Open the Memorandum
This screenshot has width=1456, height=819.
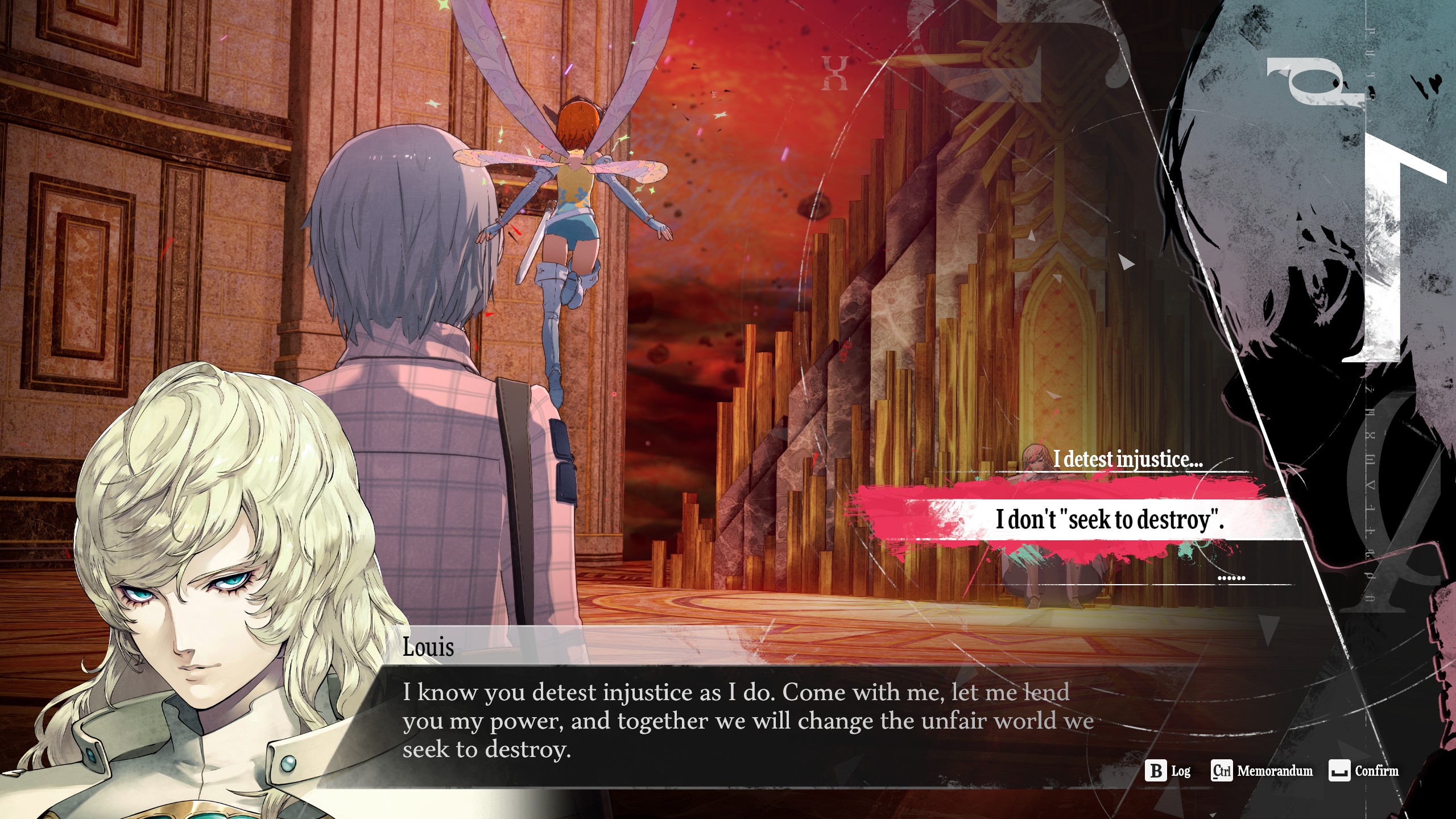click(1261, 771)
